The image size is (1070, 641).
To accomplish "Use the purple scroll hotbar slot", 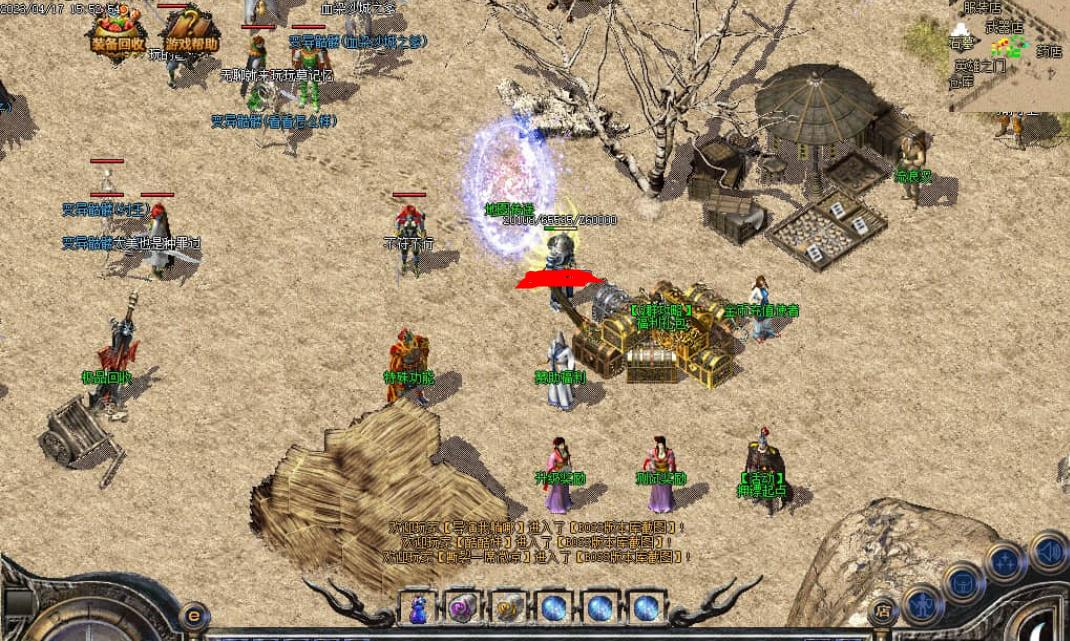I will pyautogui.click(x=462, y=607).
